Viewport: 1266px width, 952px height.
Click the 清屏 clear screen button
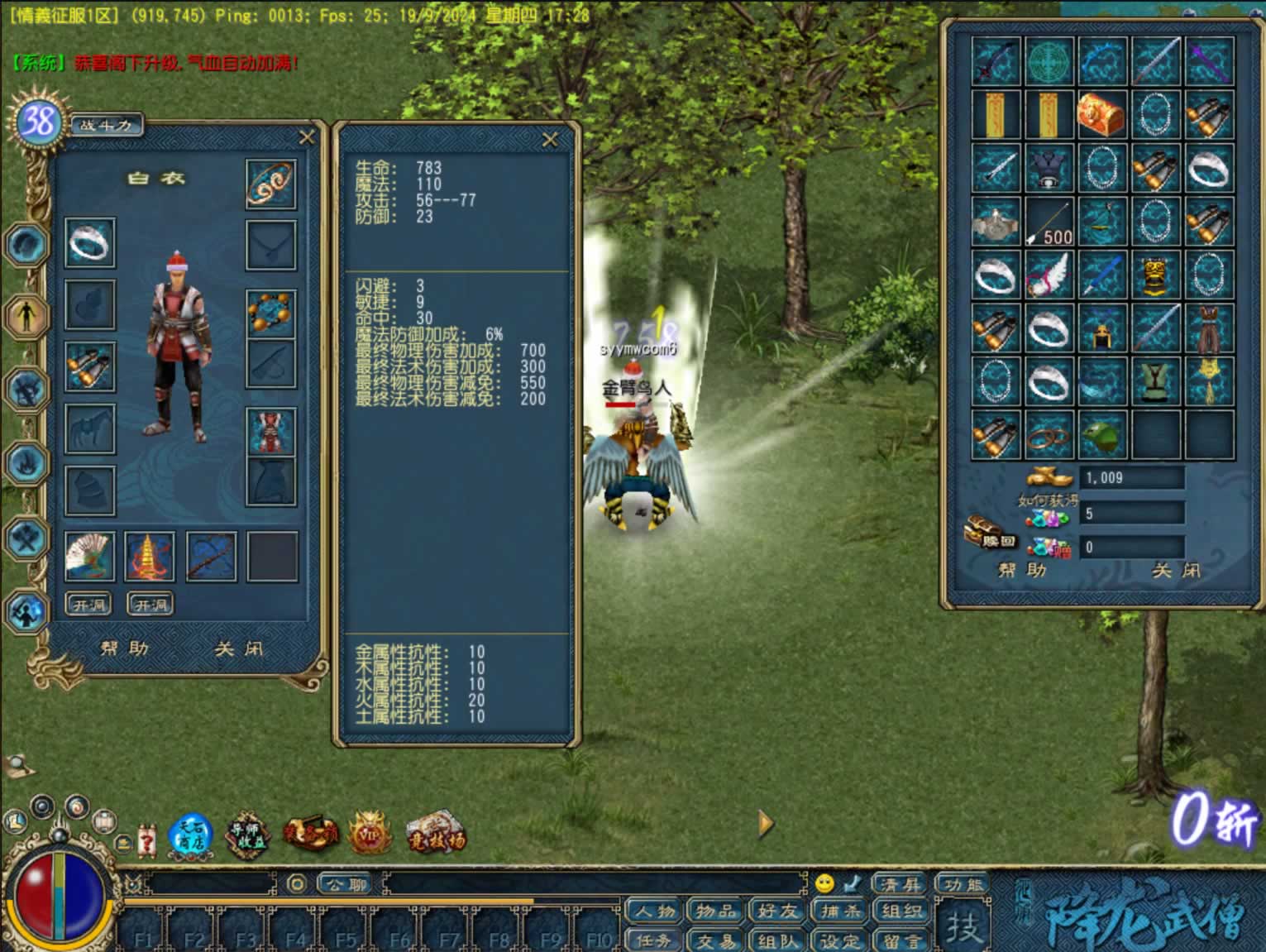pos(901,884)
